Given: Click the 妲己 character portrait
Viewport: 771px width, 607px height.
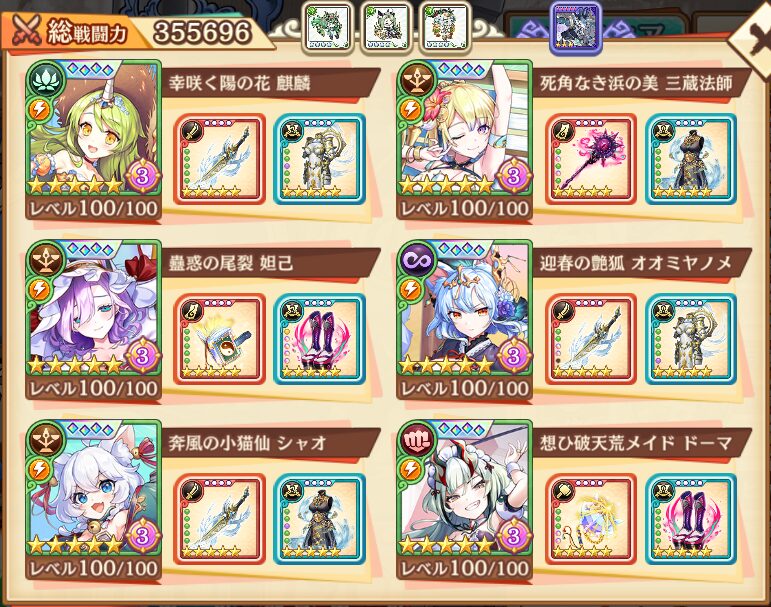Looking at the screenshot, I should point(93,312).
